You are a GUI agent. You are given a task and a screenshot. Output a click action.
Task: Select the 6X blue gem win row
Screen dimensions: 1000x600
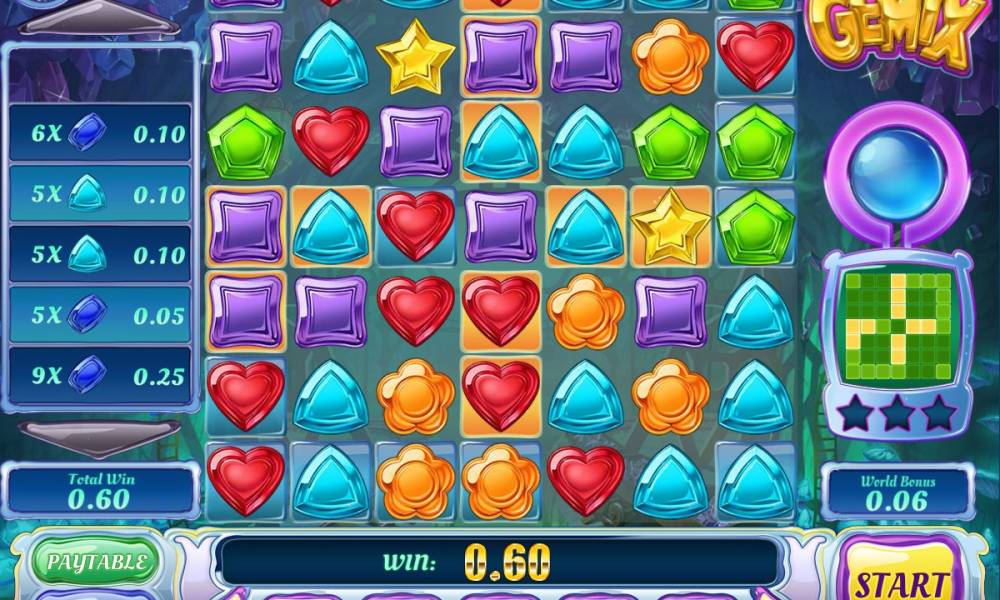[98, 133]
